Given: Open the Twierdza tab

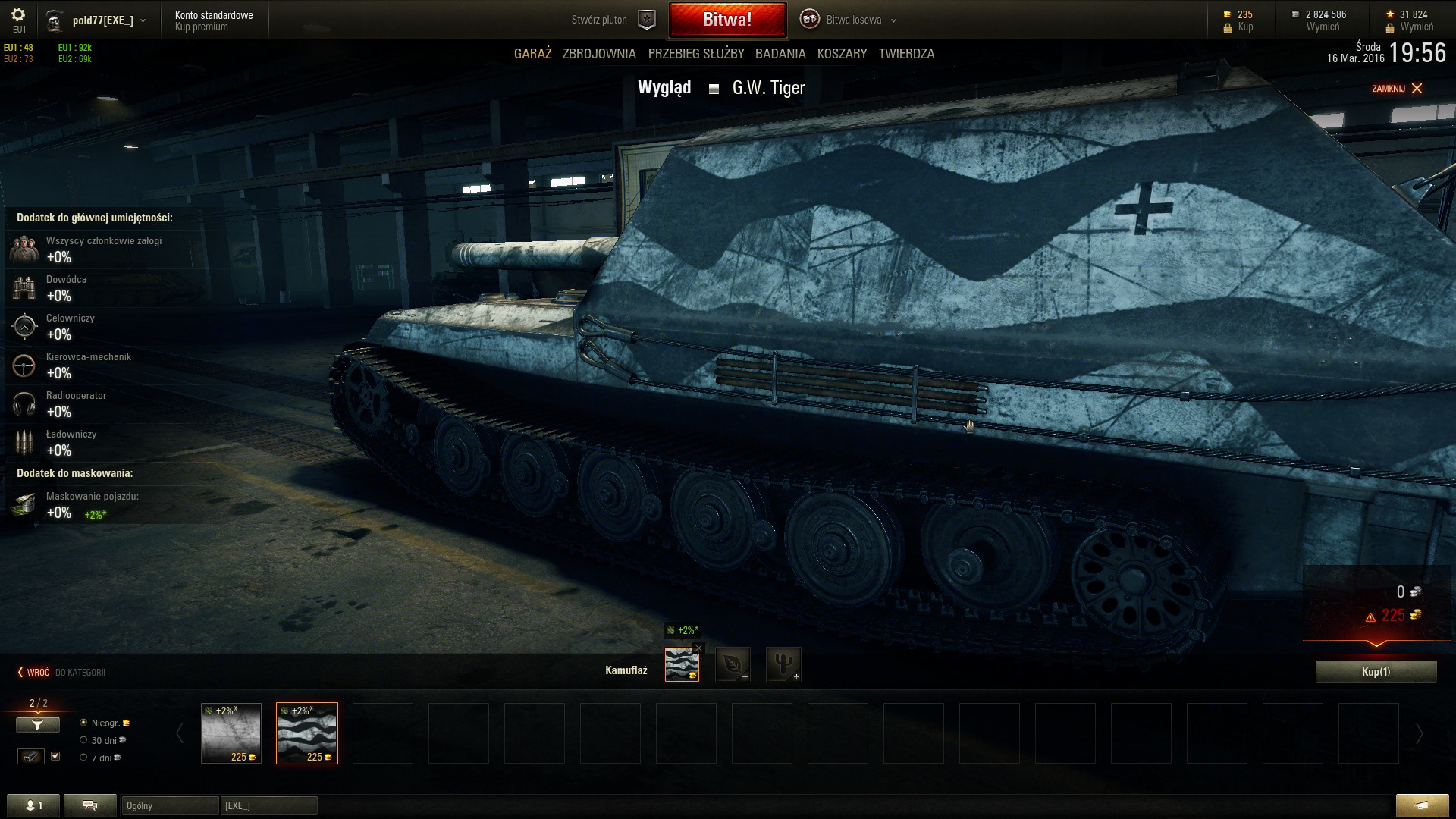Looking at the screenshot, I should click(x=906, y=54).
